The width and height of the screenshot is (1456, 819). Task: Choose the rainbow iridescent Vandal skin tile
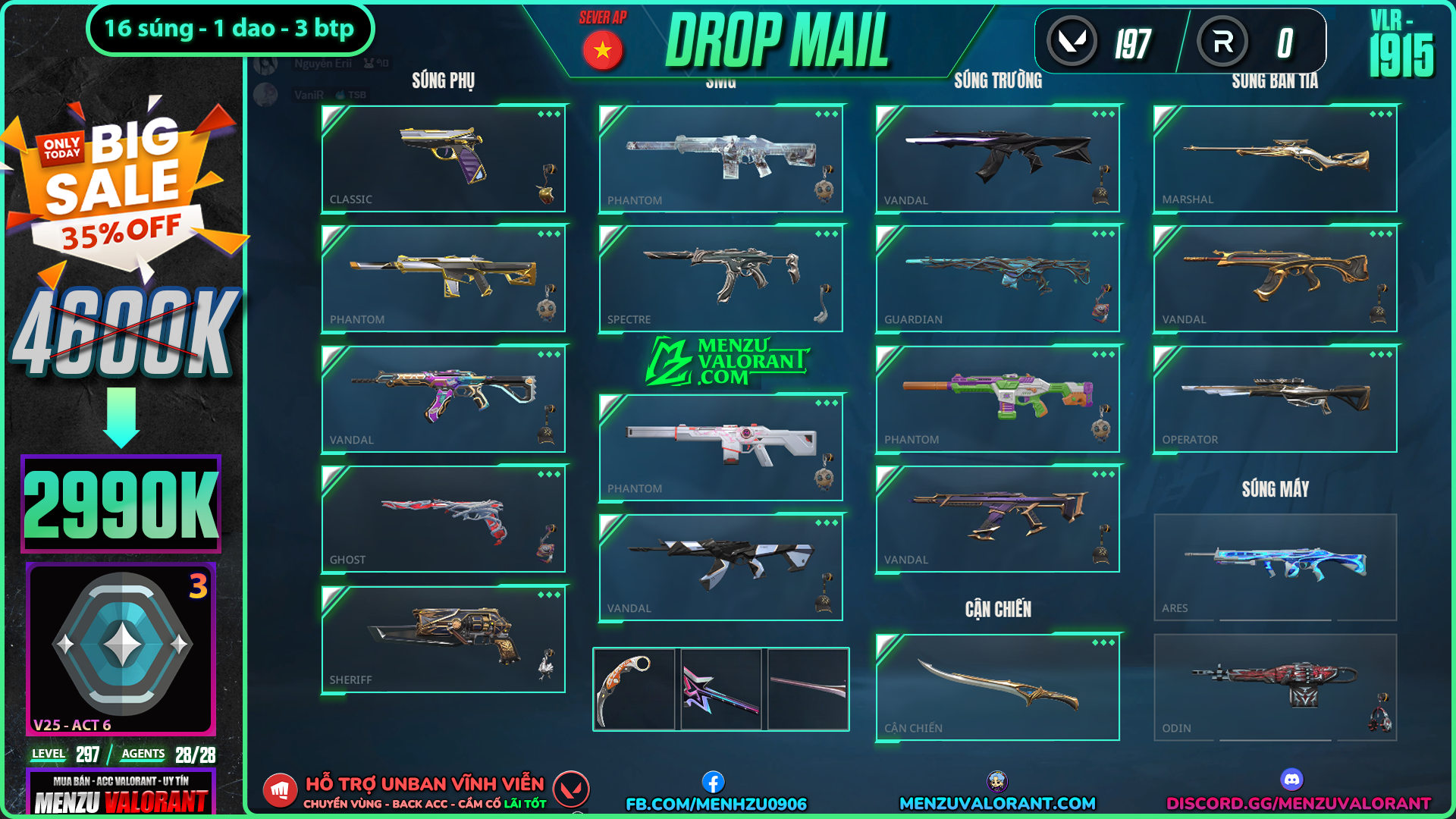pyautogui.click(x=444, y=399)
